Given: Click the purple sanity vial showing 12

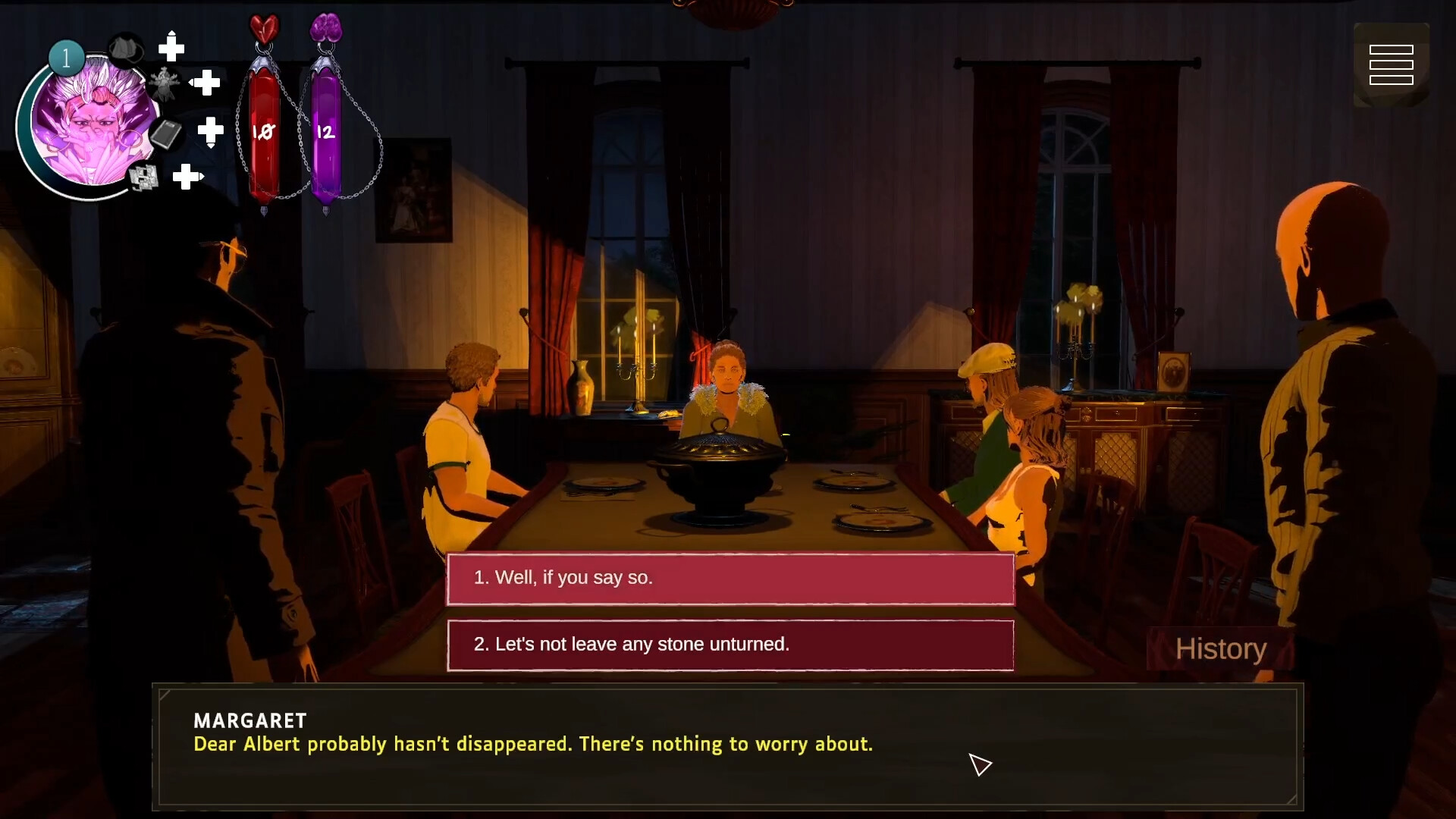Looking at the screenshot, I should [x=325, y=130].
